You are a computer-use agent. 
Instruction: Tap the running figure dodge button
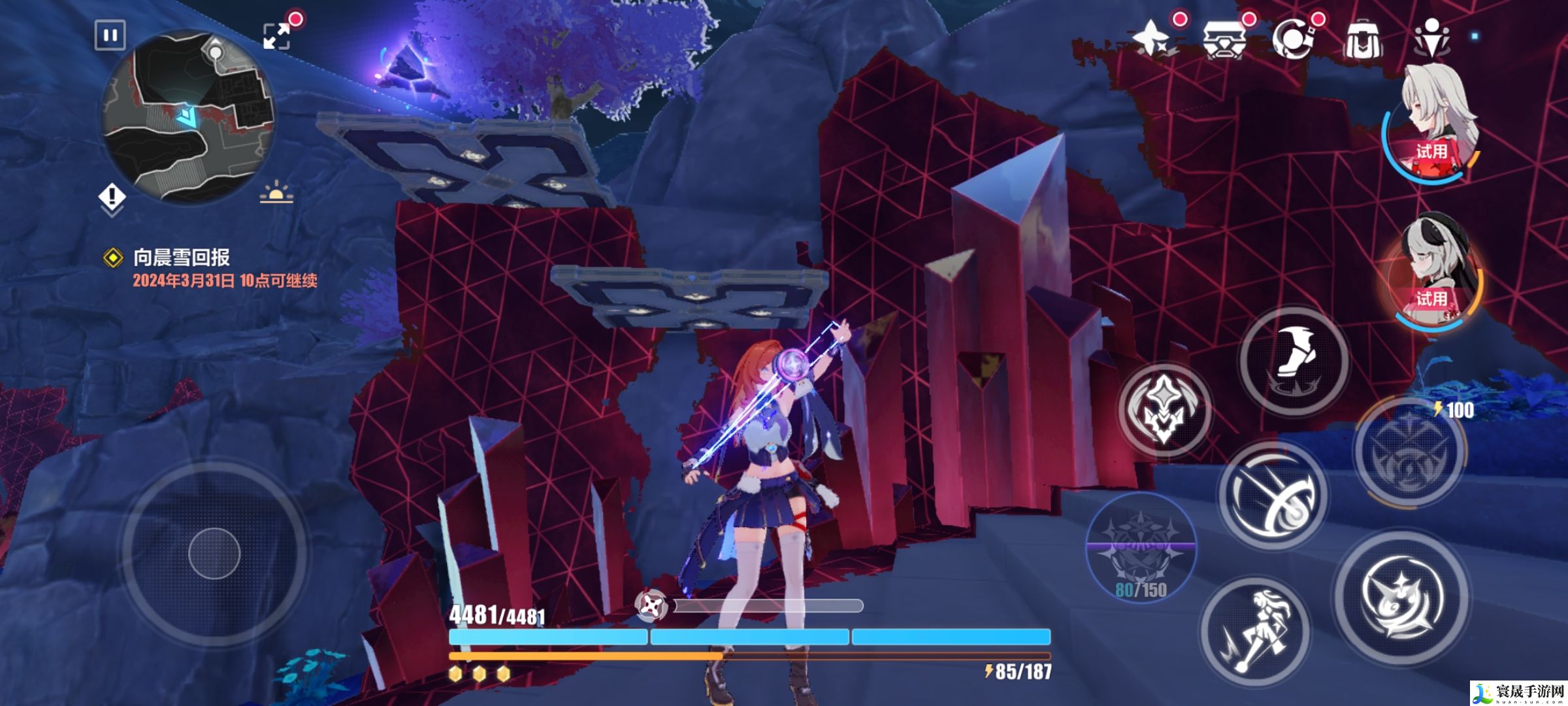(1254, 632)
